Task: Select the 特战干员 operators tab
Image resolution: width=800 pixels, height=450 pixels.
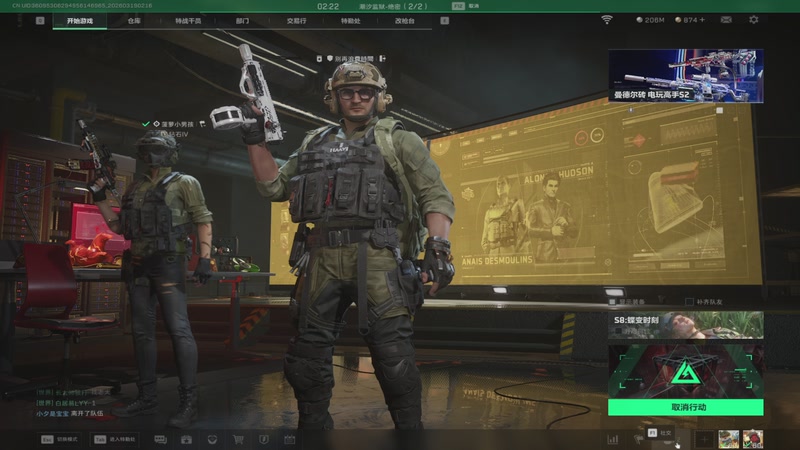Action: click(186, 20)
